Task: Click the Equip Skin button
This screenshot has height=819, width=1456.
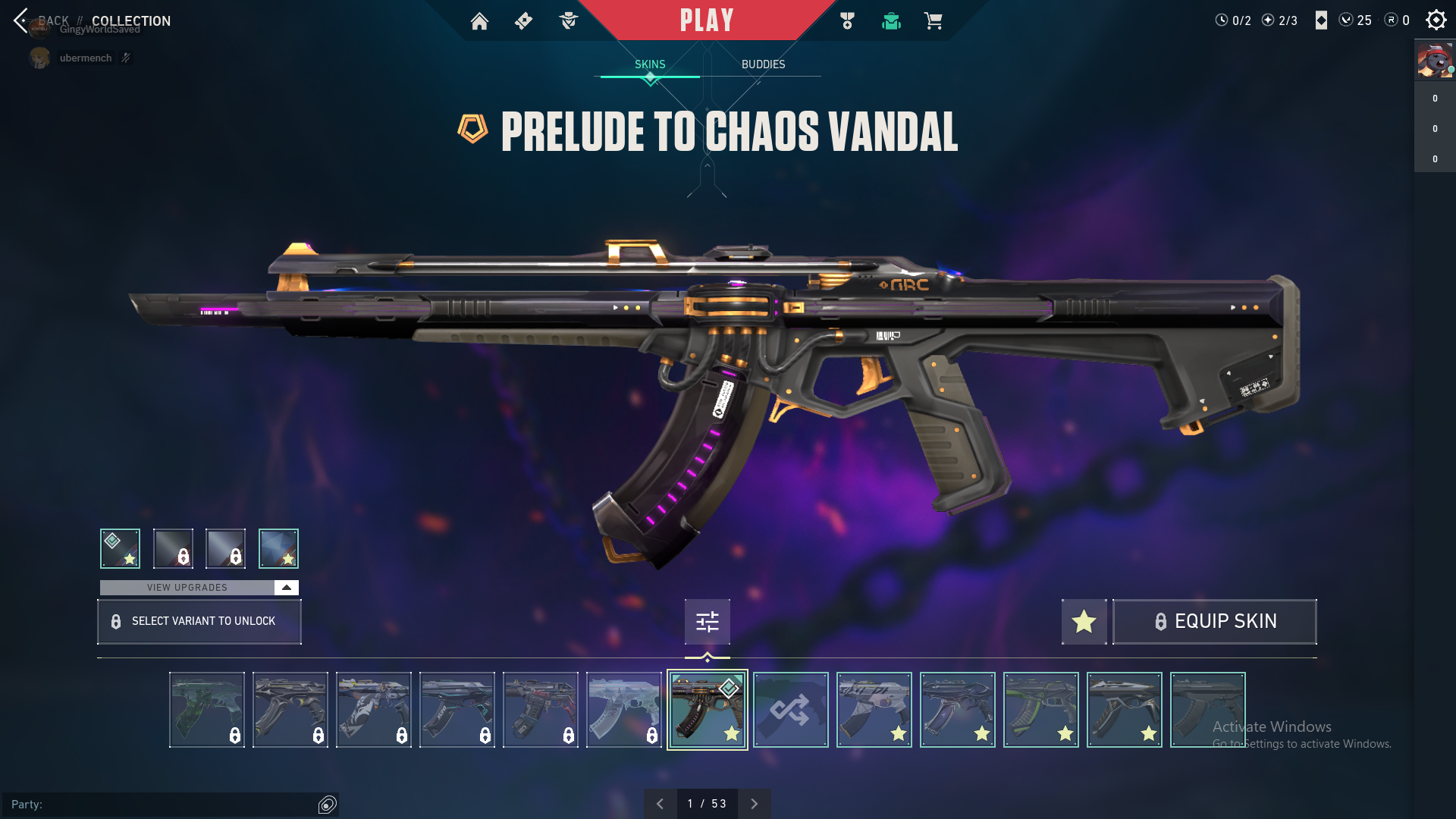Action: [x=1214, y=622]
